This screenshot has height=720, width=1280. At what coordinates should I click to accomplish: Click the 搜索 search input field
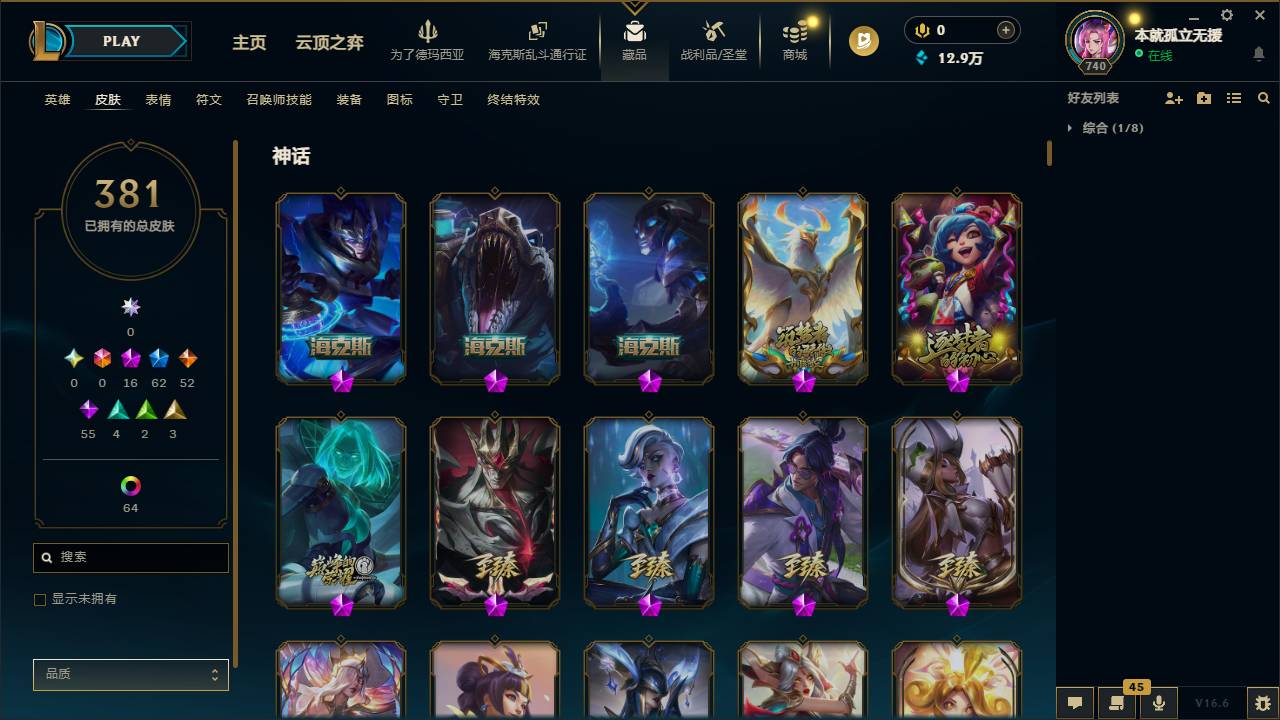point(130,557)
